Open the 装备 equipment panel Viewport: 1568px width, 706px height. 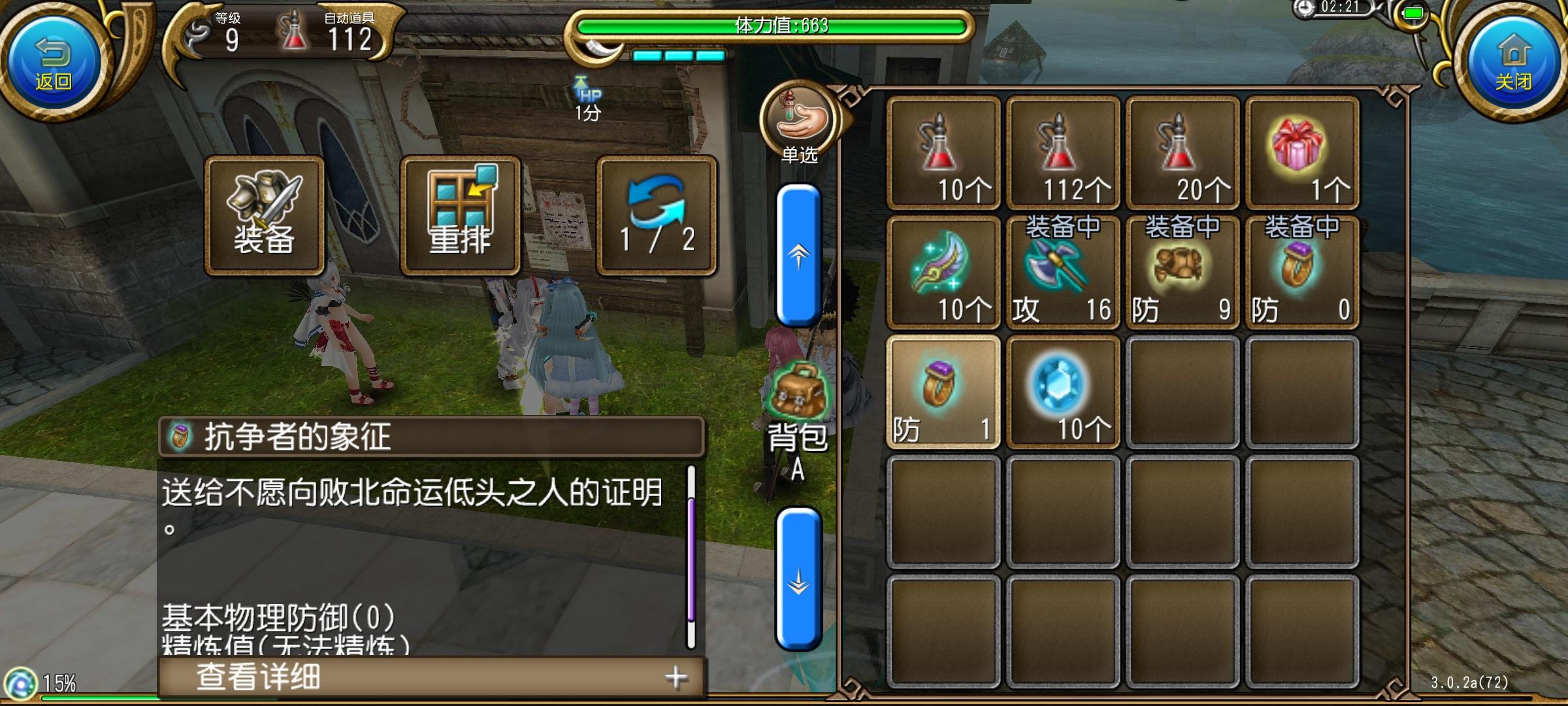tap(265, 216)
